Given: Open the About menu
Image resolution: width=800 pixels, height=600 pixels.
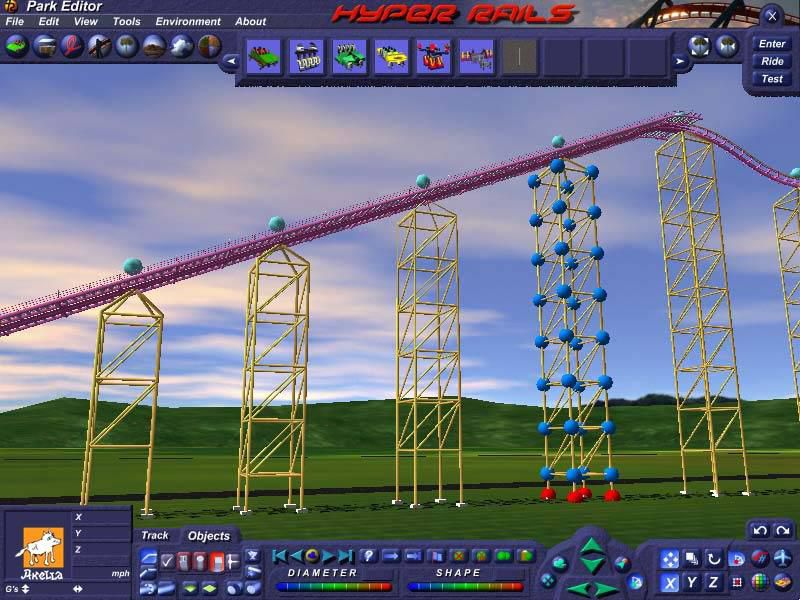Looking at the screenshot, I should 251,21.
